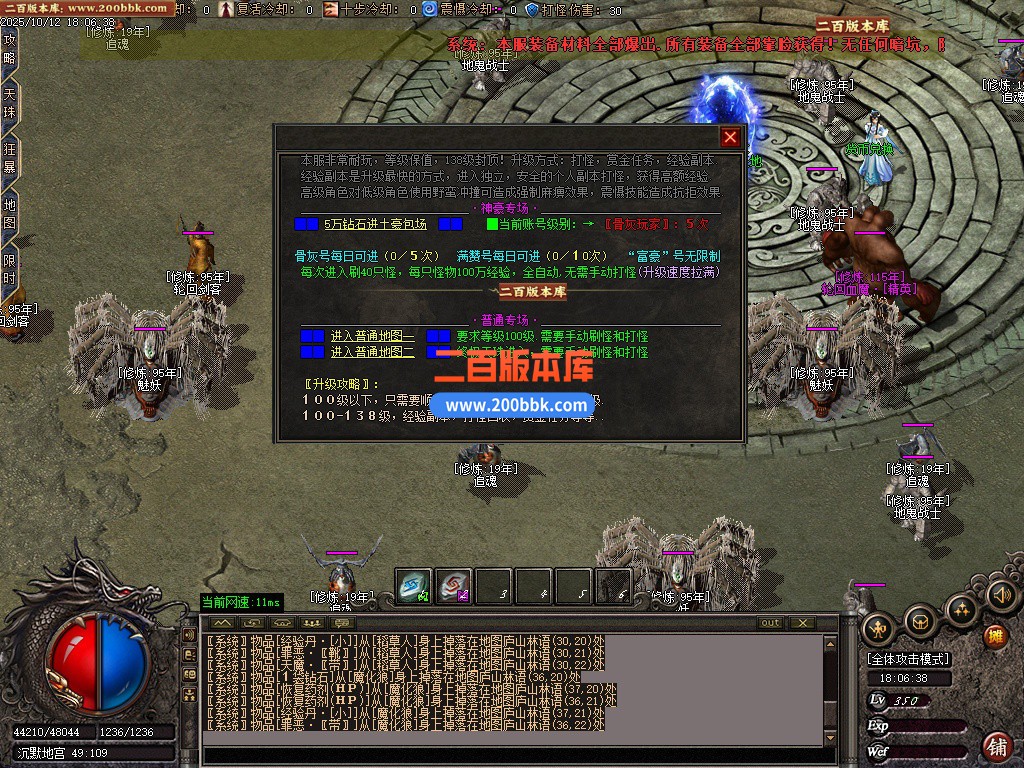The image size is (1024, 768).
Task: Click the chat window's out button
Action: (x=769, y=623)
